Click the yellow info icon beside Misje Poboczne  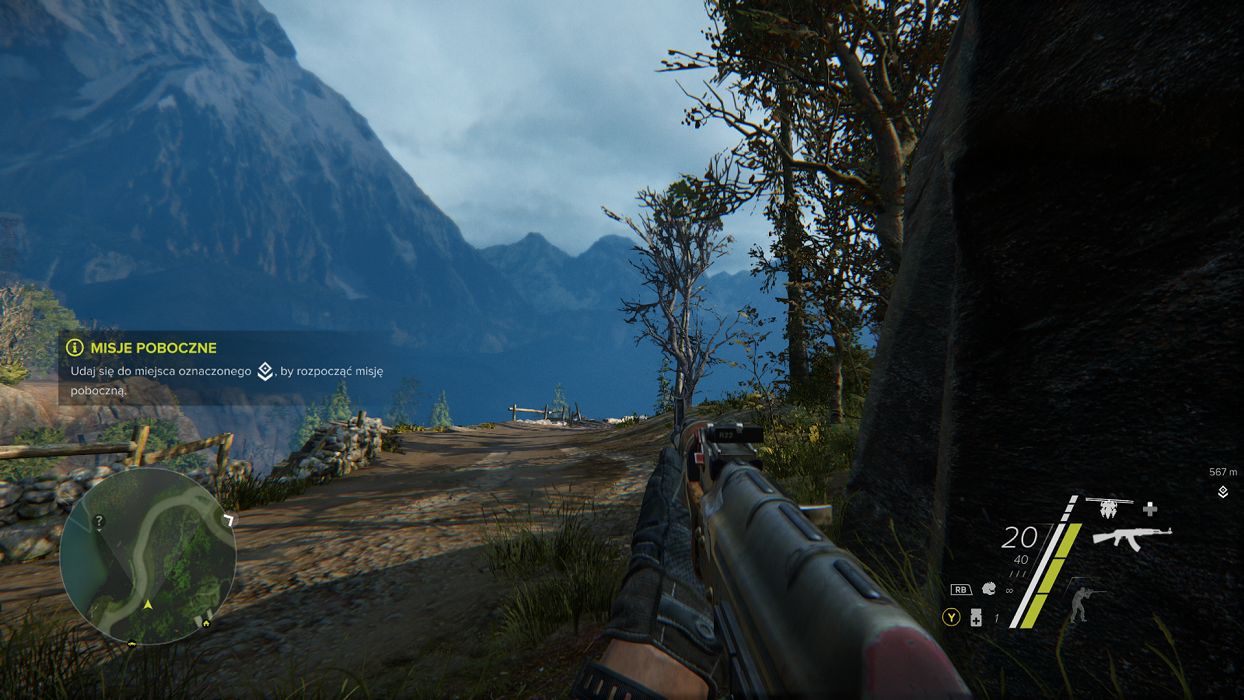click(x=75, y=347)
